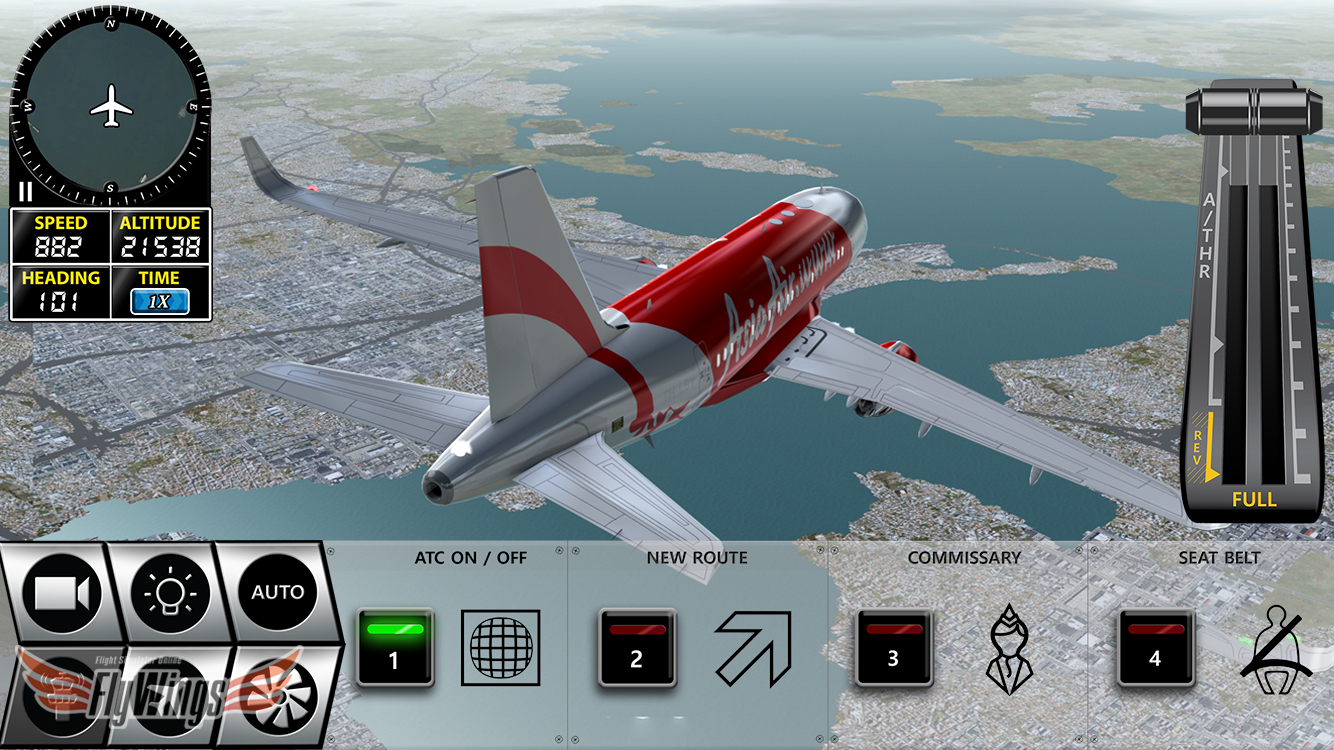The width and height of the screenshot is (1334, 750).
Task: Set throttle to FULL
Action: click(x=1253, y=499)
